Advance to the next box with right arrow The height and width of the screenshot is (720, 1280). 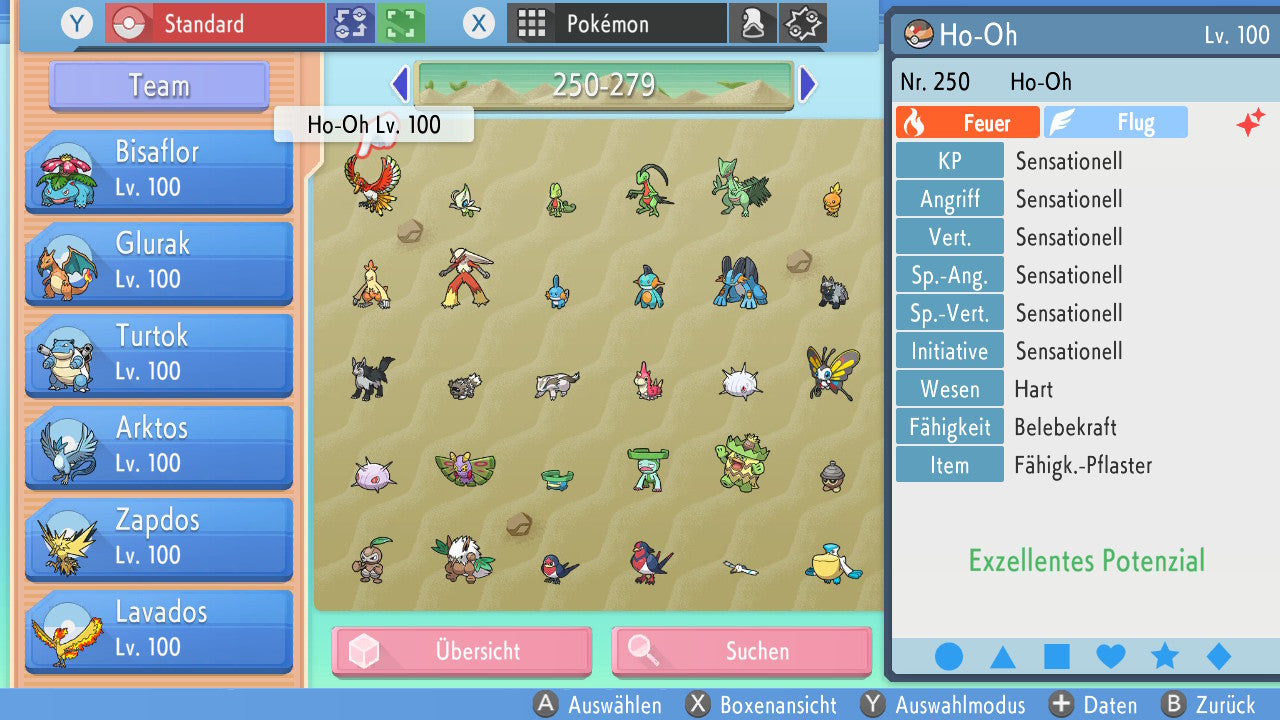pyautogui.click(x=808, y=85)
